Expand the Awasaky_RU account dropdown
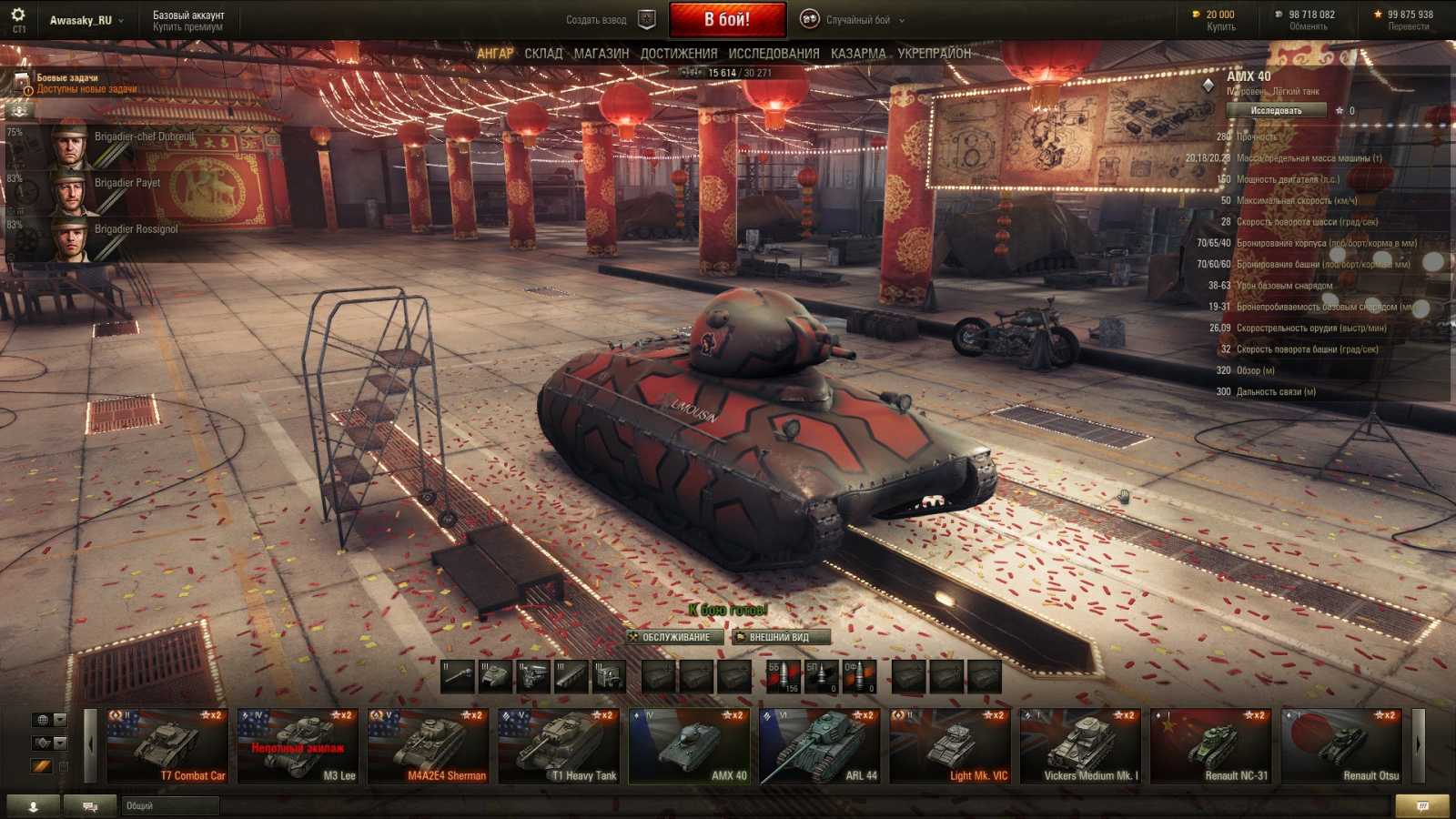The image size is (1456, 819). pos(86,18)
